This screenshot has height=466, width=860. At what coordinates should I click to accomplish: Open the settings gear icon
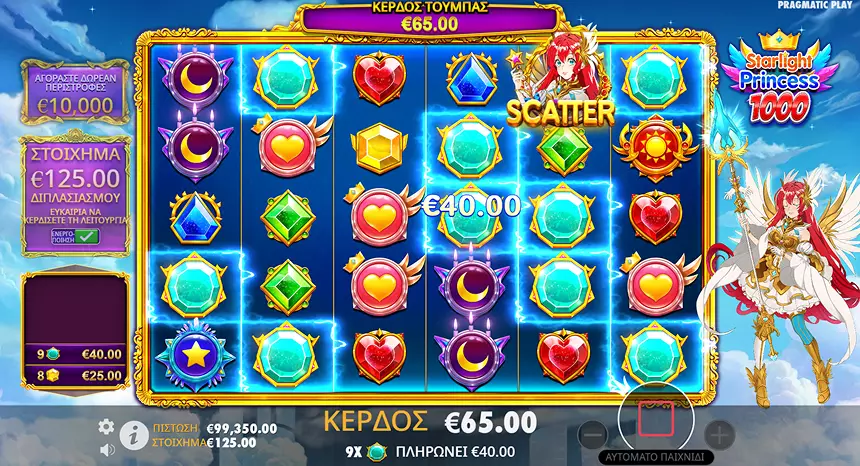(107, 427)
